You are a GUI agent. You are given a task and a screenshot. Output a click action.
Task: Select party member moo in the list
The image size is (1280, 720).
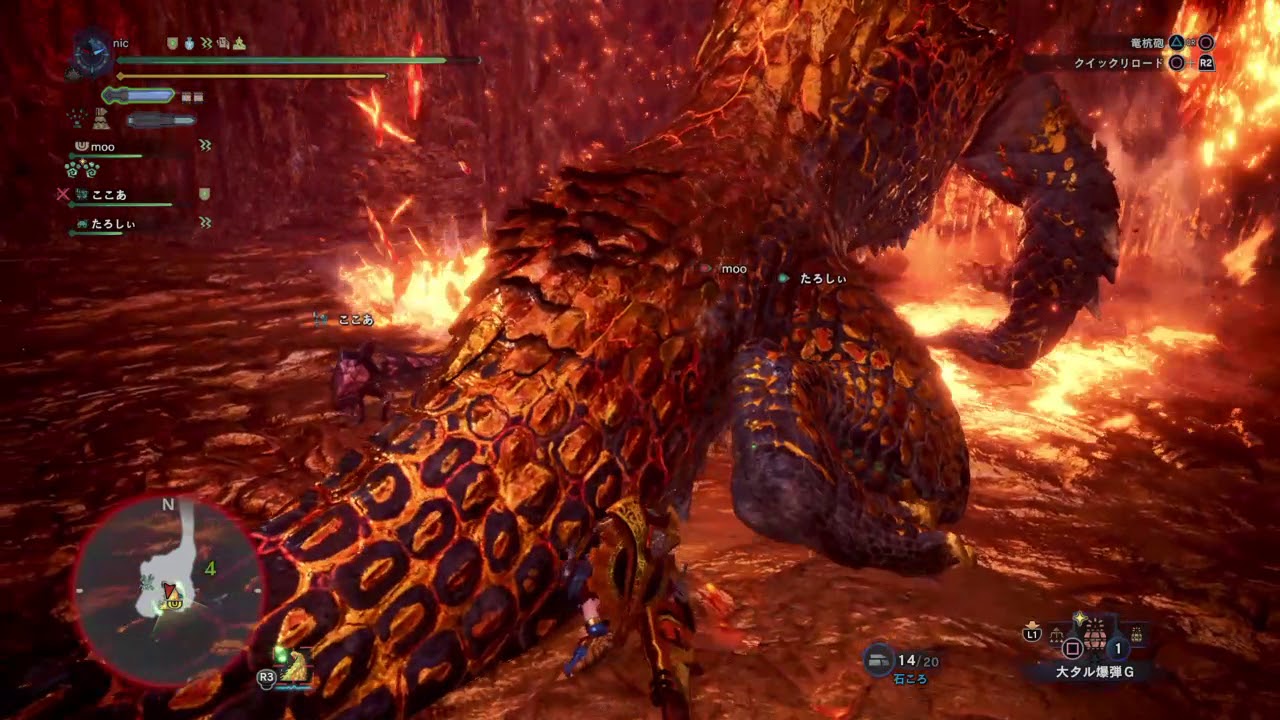point(103,147)
